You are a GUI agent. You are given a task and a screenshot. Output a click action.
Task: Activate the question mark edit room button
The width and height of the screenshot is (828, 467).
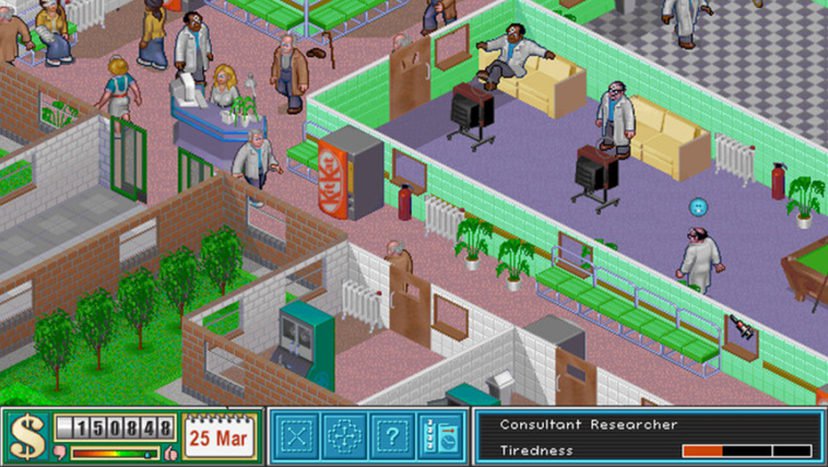coord(393,436)
